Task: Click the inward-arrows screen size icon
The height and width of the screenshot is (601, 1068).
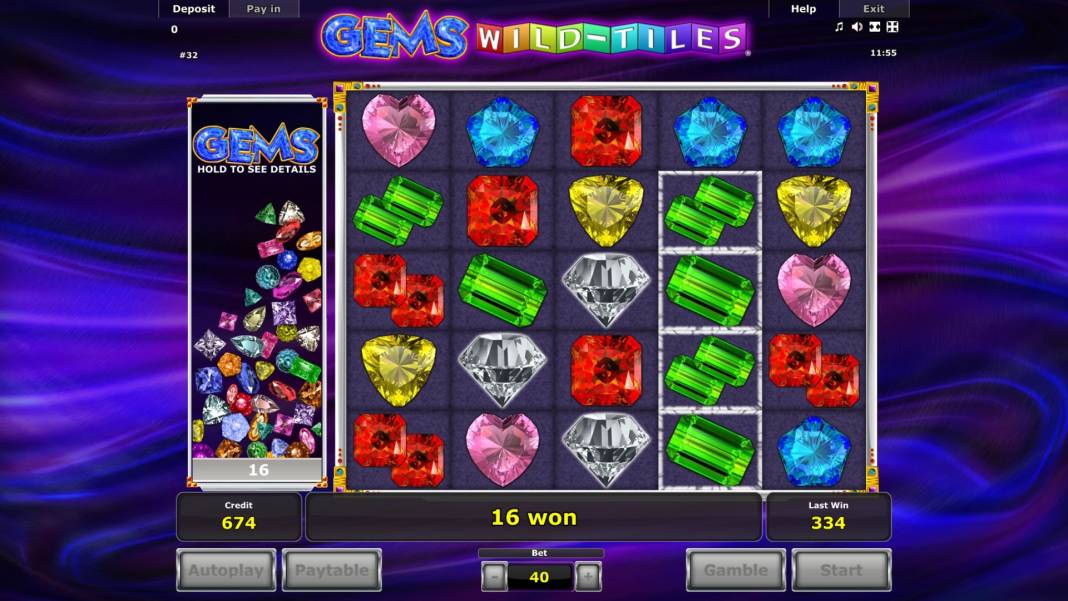Action: click(x=874, y=27)
